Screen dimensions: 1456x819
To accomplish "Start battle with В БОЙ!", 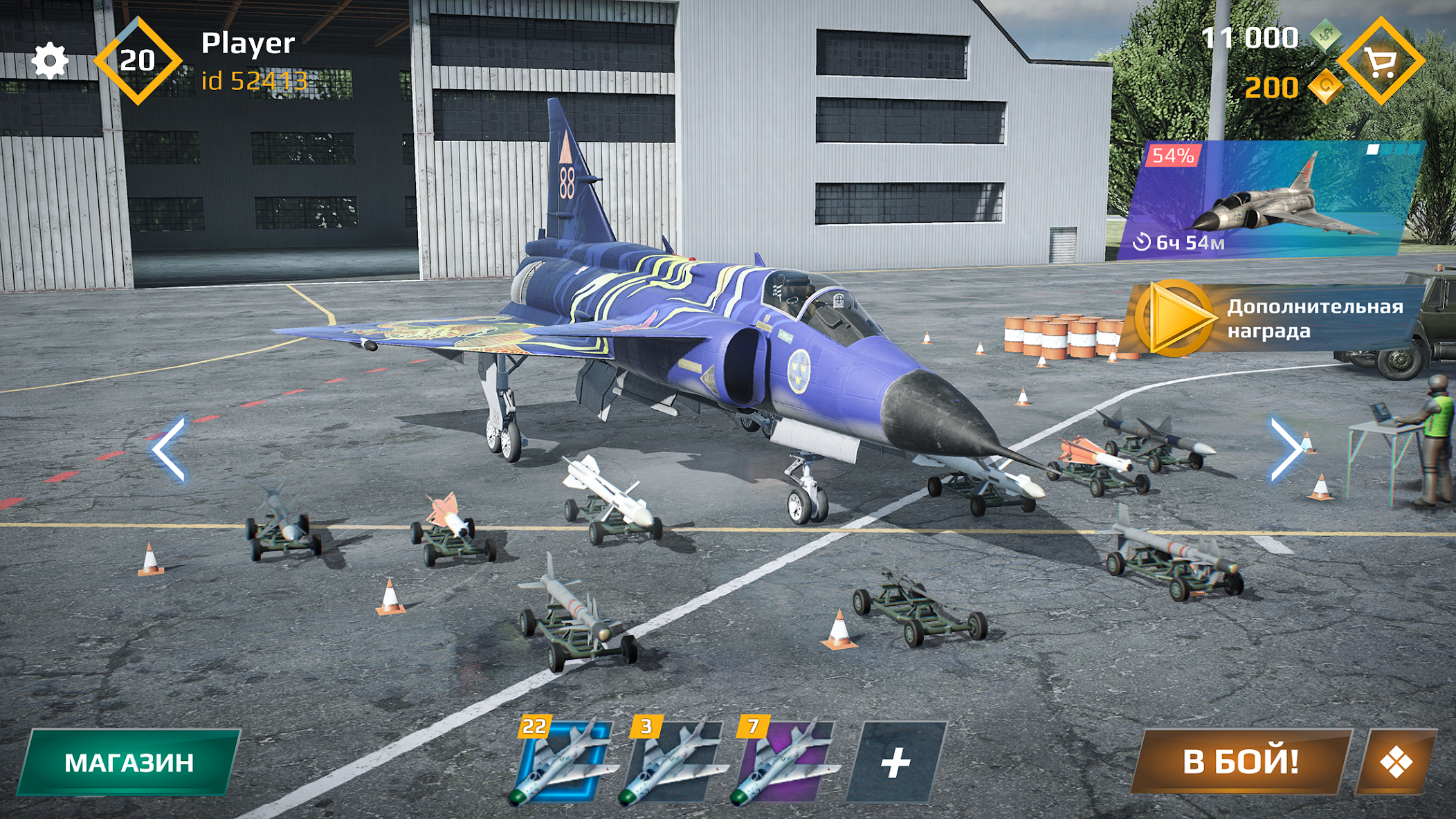I will point(1241,762).
